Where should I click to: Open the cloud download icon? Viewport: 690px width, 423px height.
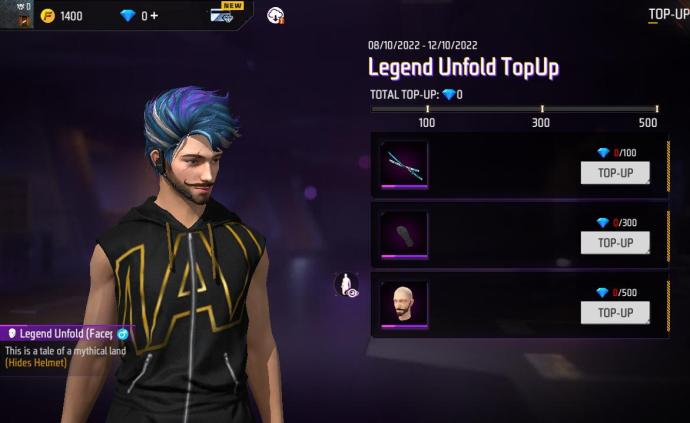[276, 15]
